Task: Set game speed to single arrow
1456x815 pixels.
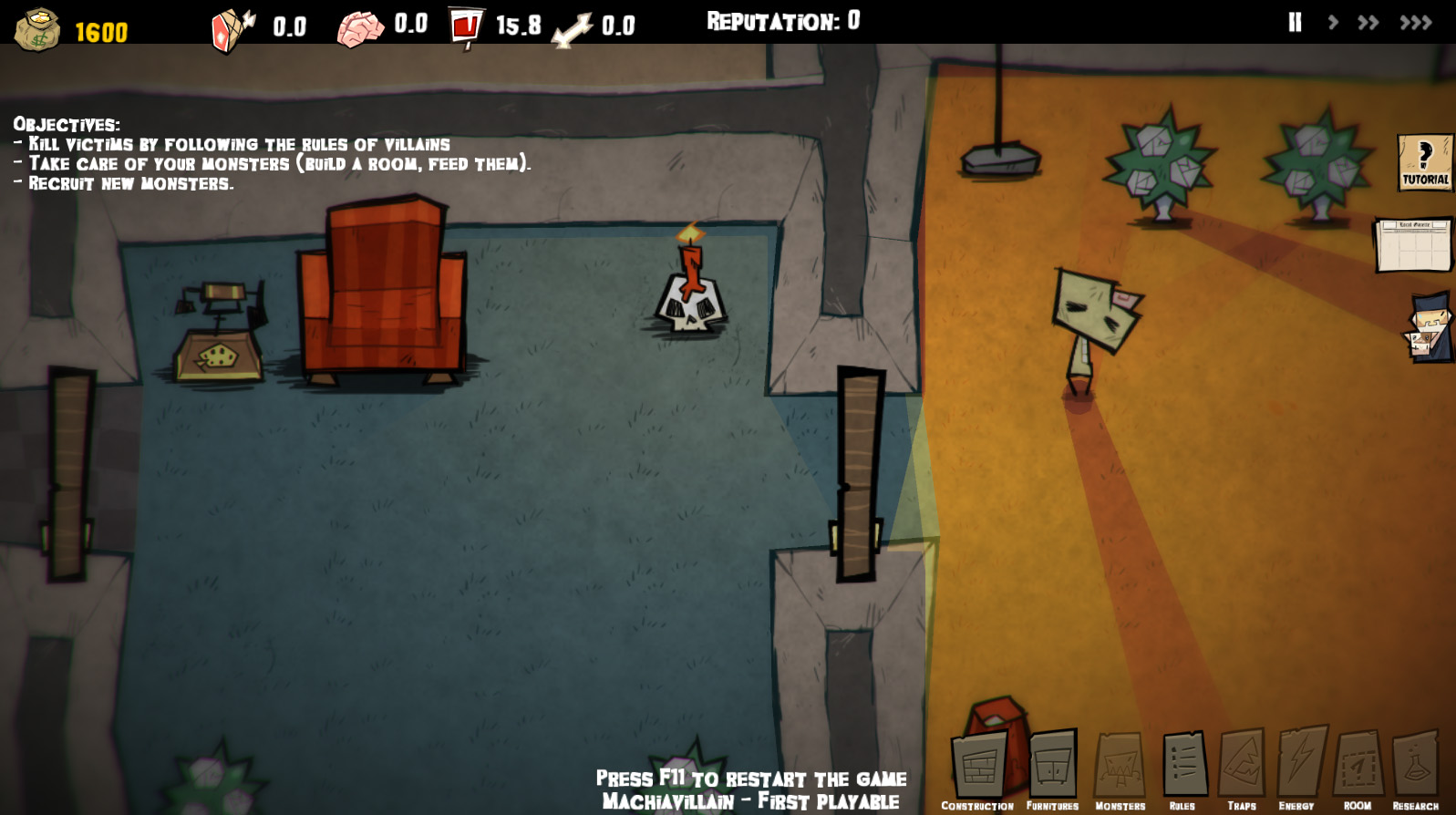Action: (x=1333, y=23)
